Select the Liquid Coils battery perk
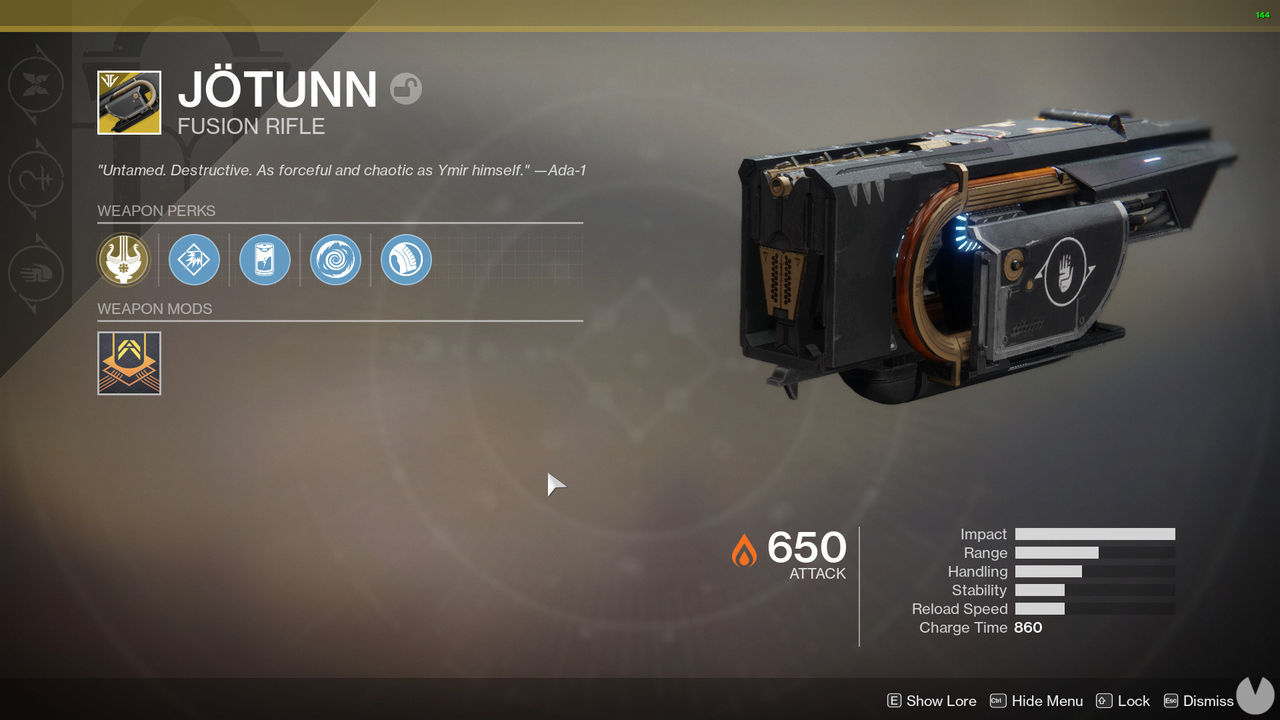 click(264, 259)
